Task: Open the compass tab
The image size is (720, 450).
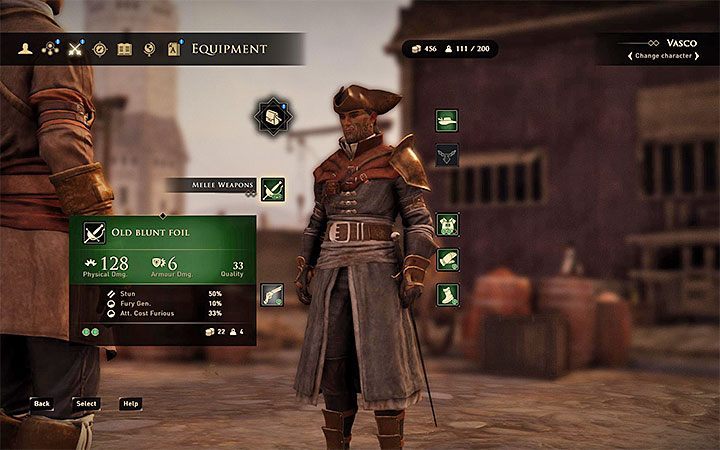Action: [100, 48]
